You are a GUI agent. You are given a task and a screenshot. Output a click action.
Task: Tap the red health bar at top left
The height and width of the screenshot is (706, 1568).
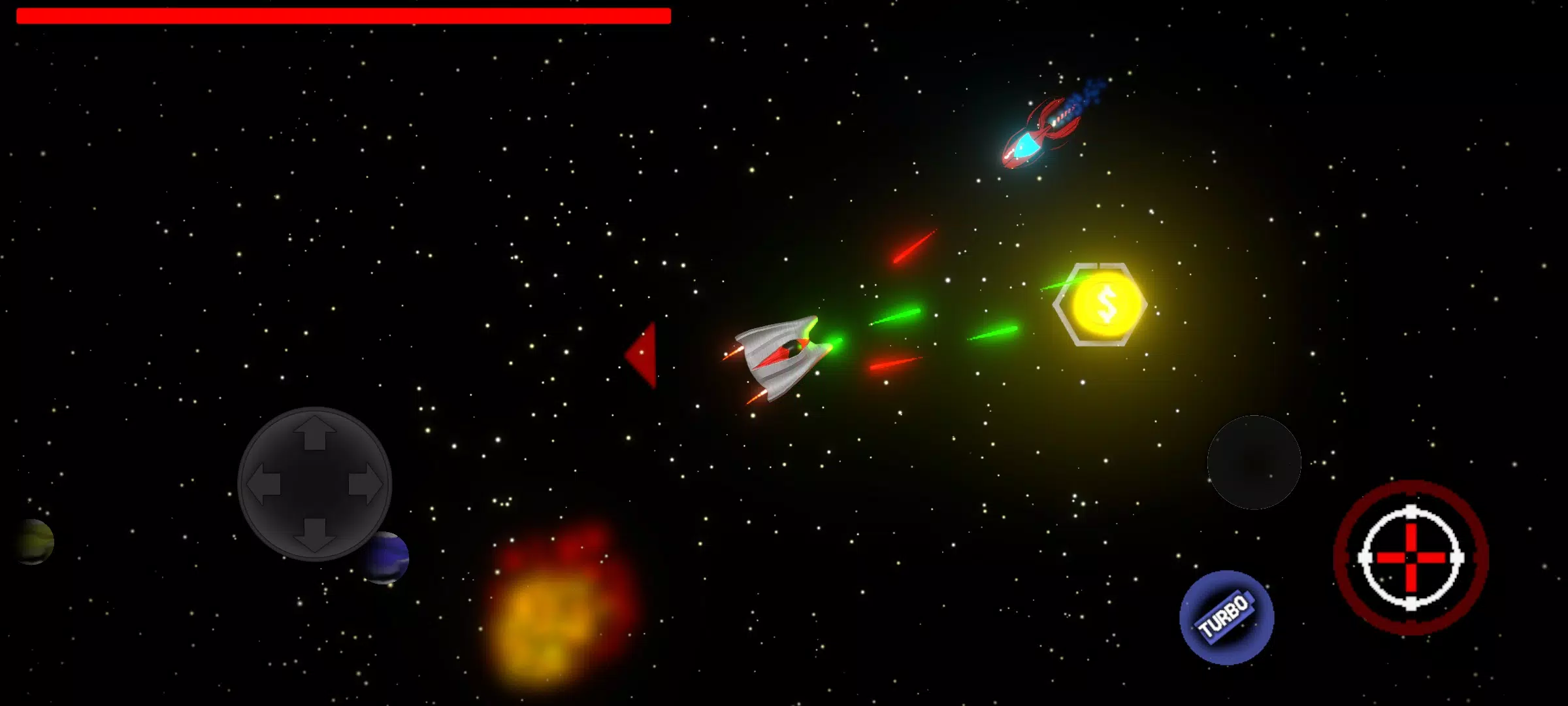pos(343,14)
